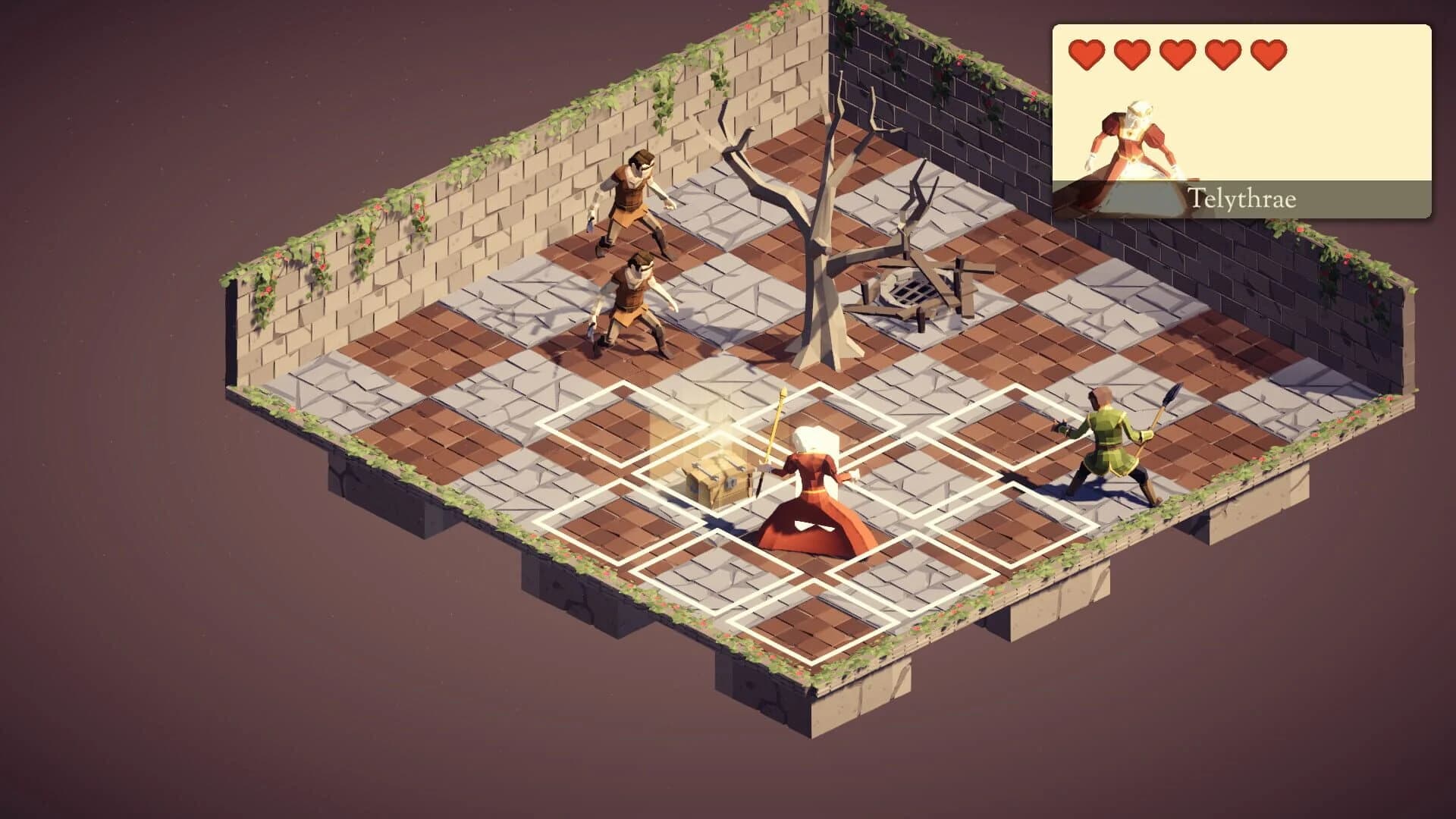The height and width of the screenshot is (819, 1456).
Task: Click the first red heart icon
Action: 1086,53
